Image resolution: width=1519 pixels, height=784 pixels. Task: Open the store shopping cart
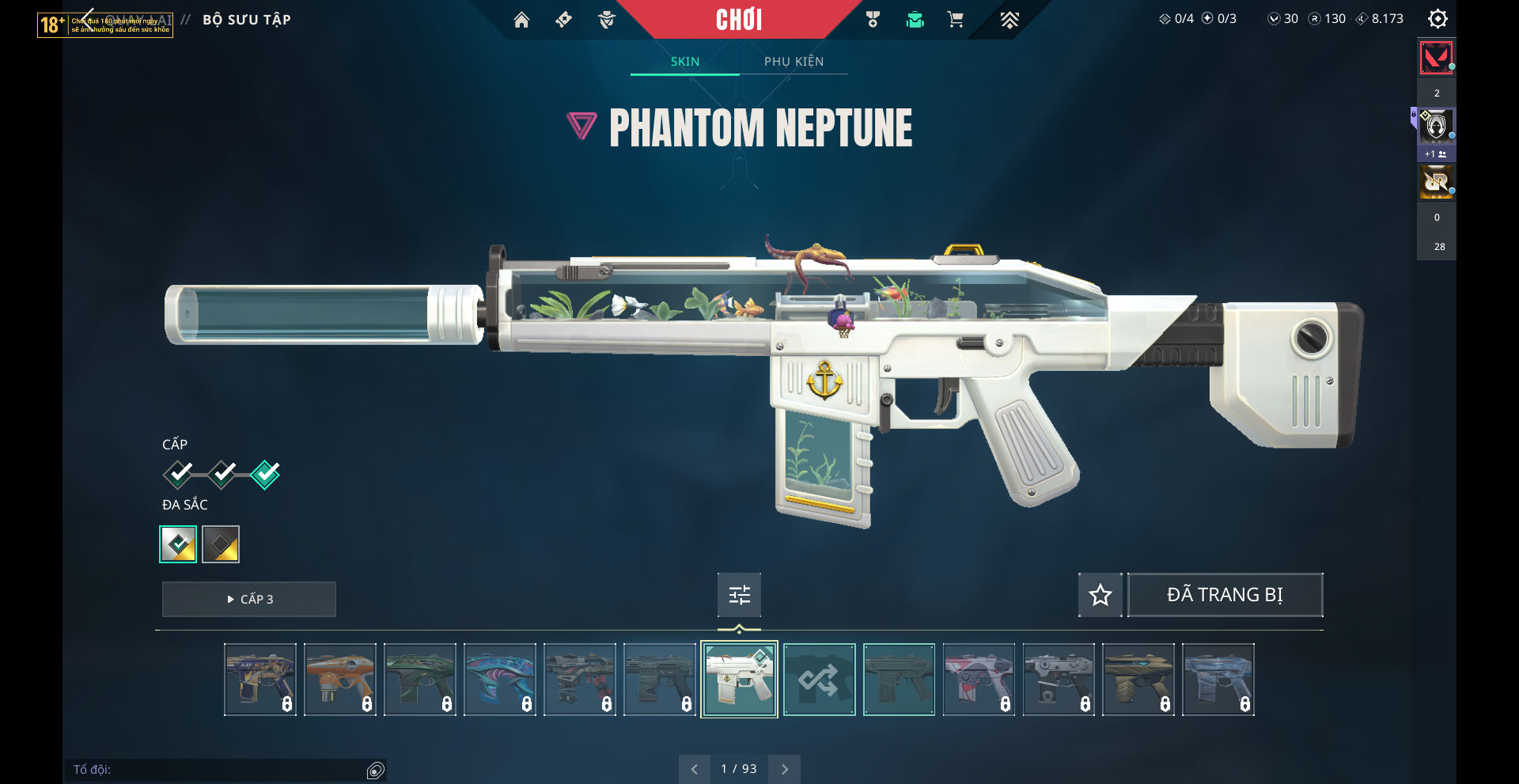[x=956, y=20]
